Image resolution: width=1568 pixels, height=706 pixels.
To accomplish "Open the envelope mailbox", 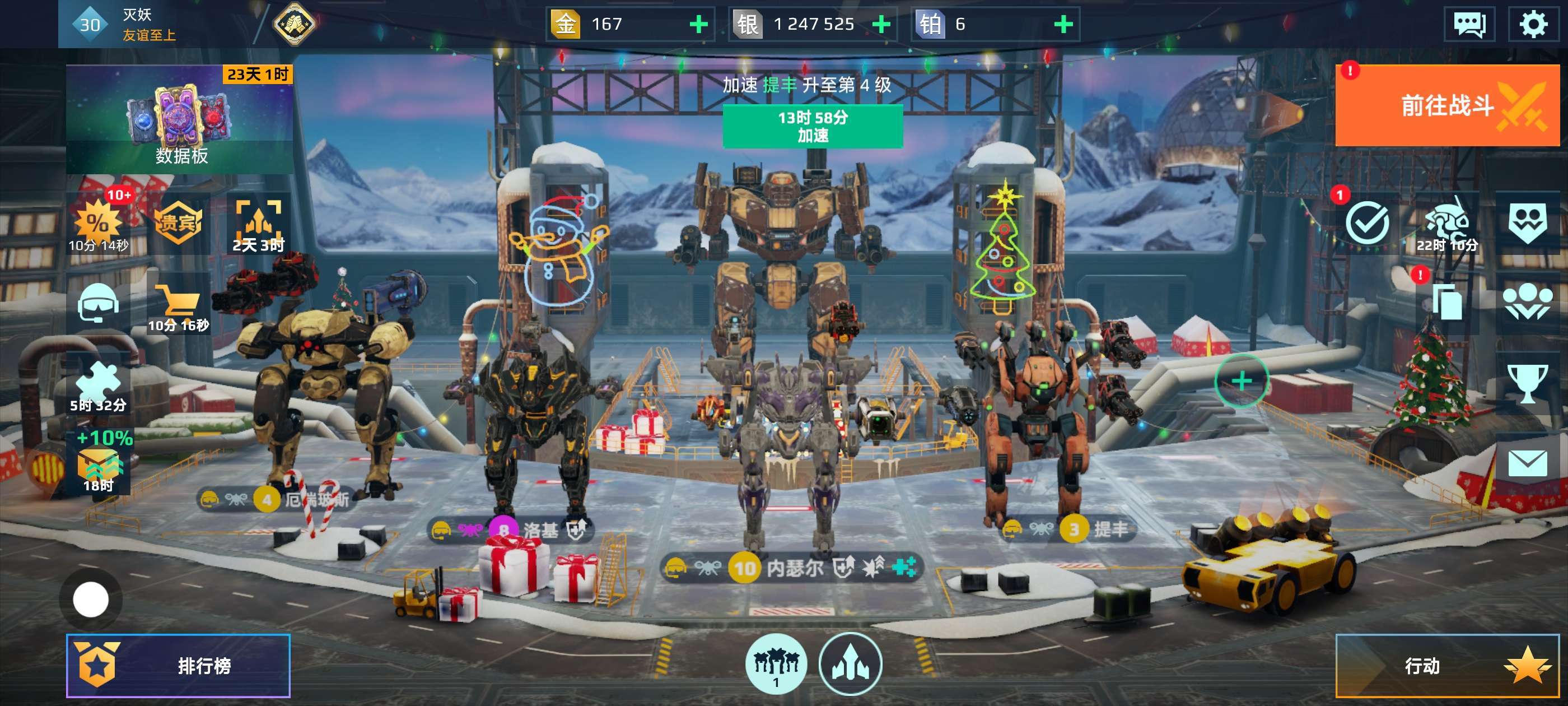I will [x=1527, y=463].
